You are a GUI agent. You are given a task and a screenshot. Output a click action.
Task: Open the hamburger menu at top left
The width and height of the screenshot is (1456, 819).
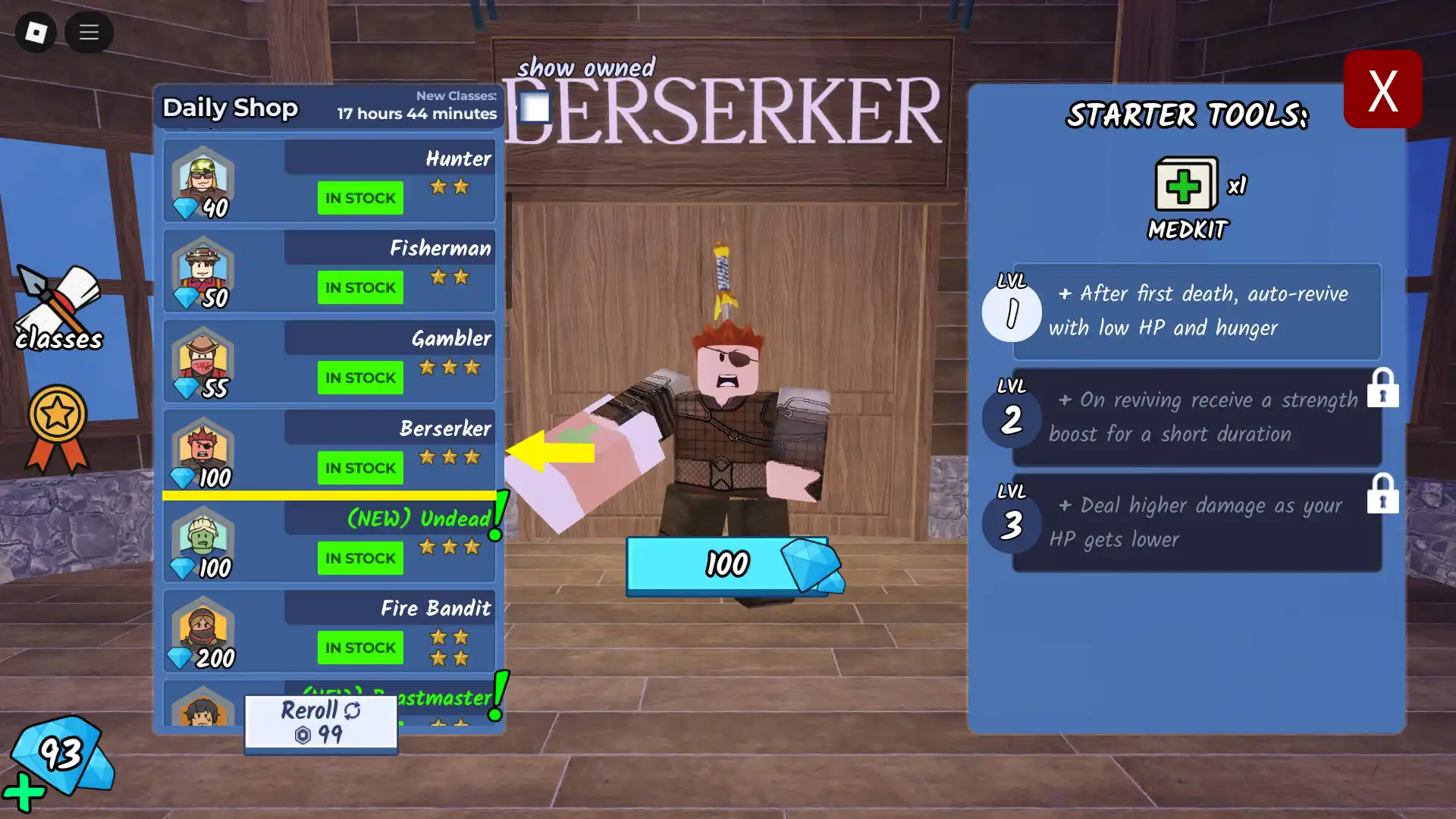(x=89, y=33)
